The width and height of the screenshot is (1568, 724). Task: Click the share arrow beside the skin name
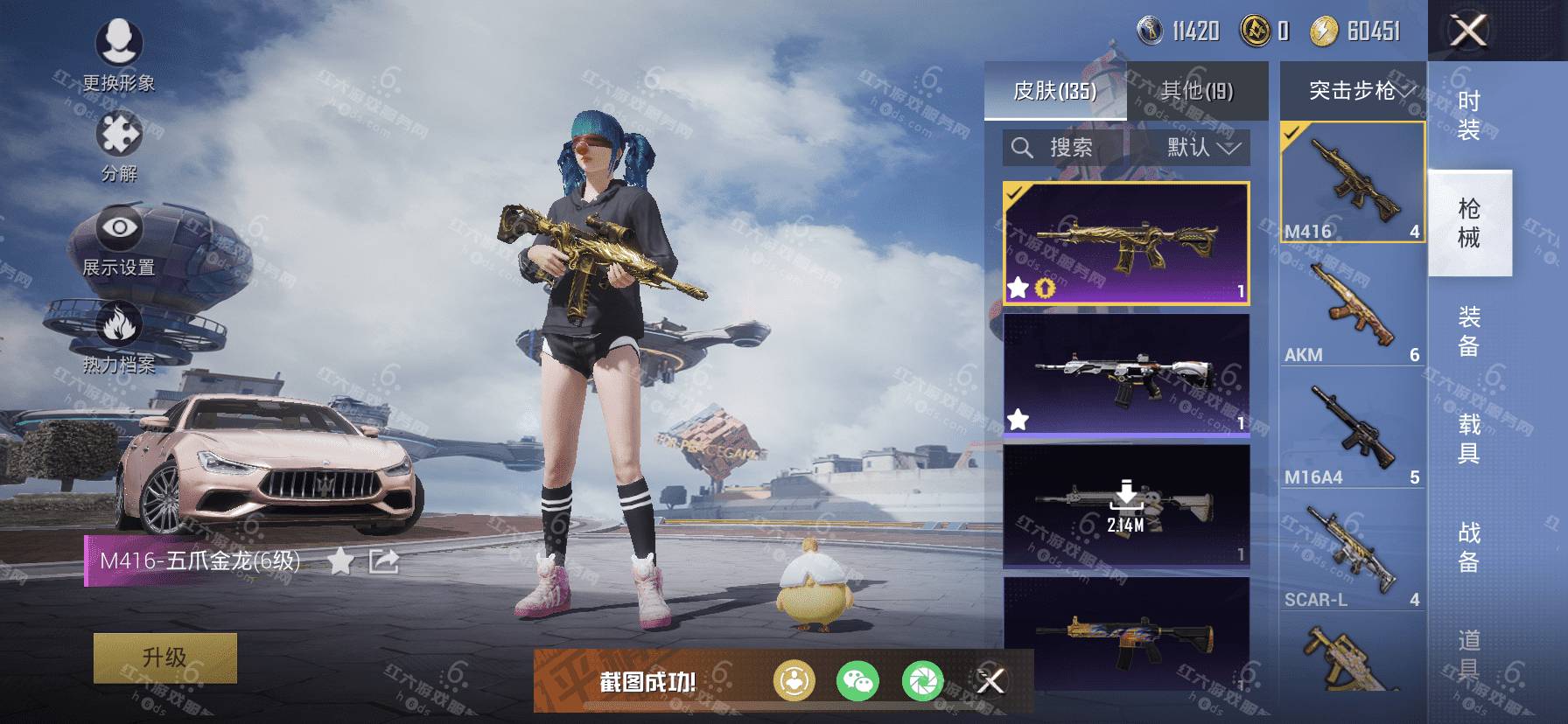tap(384, 561)
